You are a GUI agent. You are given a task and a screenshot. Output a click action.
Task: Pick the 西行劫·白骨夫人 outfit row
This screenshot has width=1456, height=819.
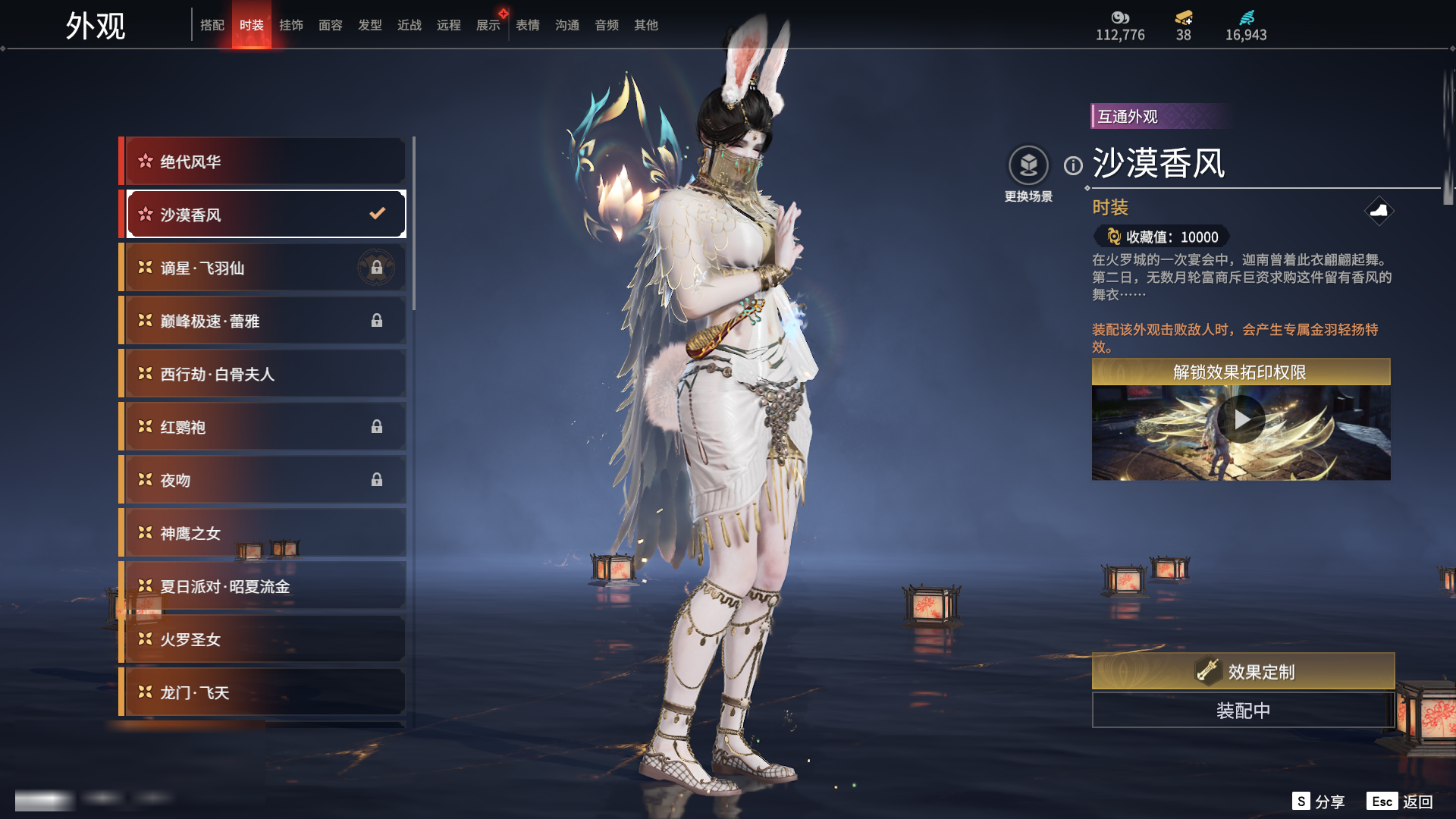pyautogui.click(x=264, y=374)
